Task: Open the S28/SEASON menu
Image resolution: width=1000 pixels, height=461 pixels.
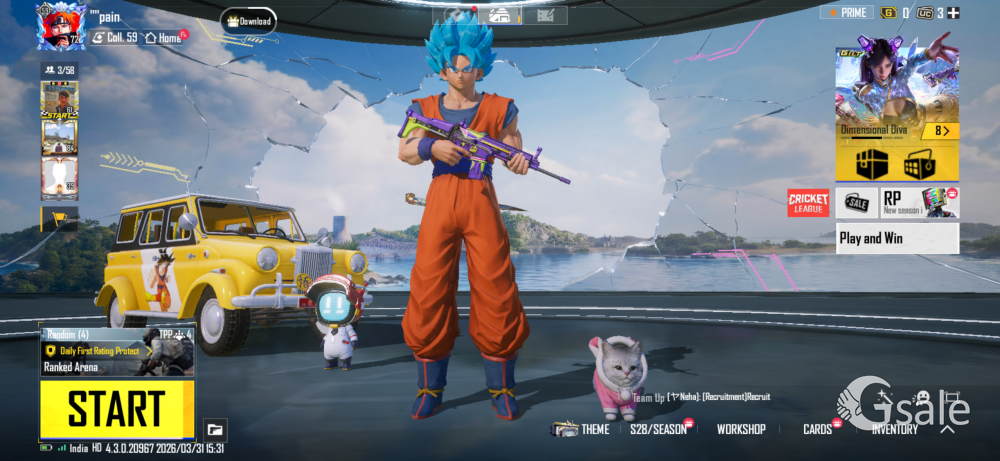Action: pyautogui.click(x=658, y=429)
